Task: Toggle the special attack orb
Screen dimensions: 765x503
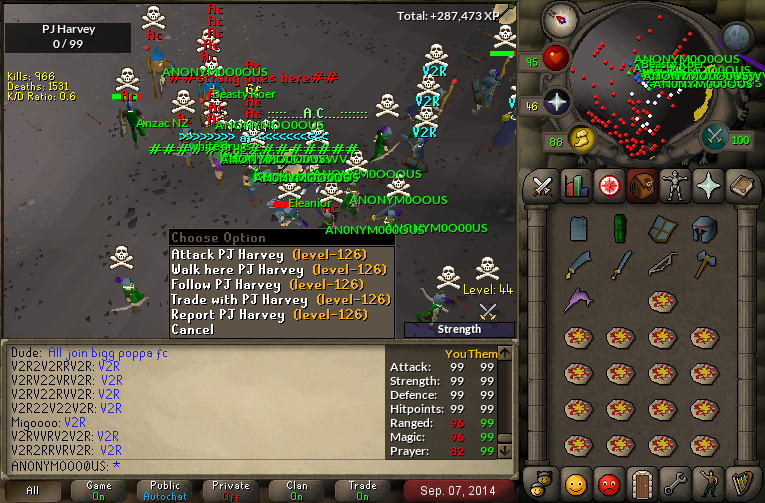Action: click(x=714, y=137)
